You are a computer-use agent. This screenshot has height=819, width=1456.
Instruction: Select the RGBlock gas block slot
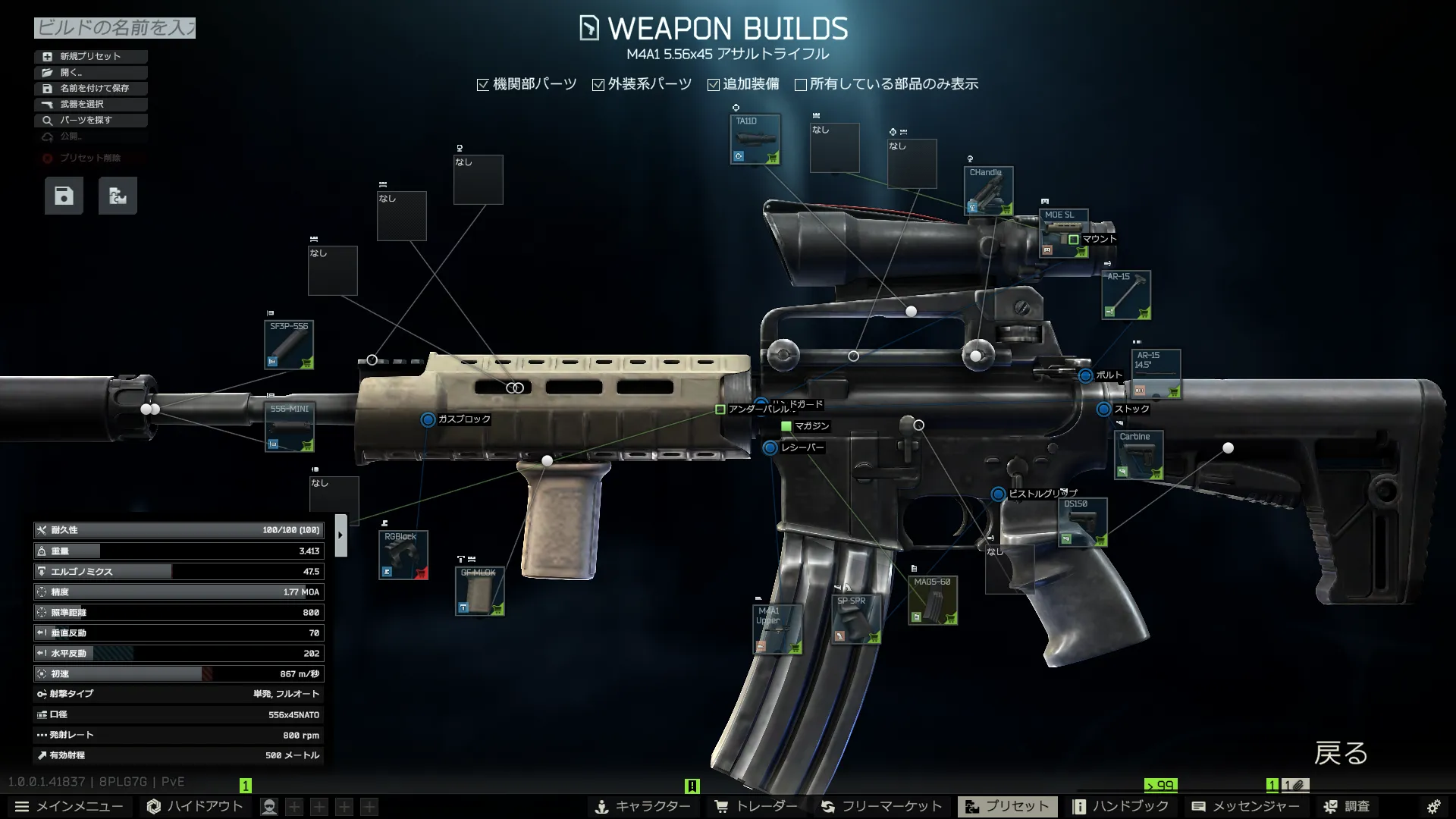pyautogui.click(x=403, y=555)
